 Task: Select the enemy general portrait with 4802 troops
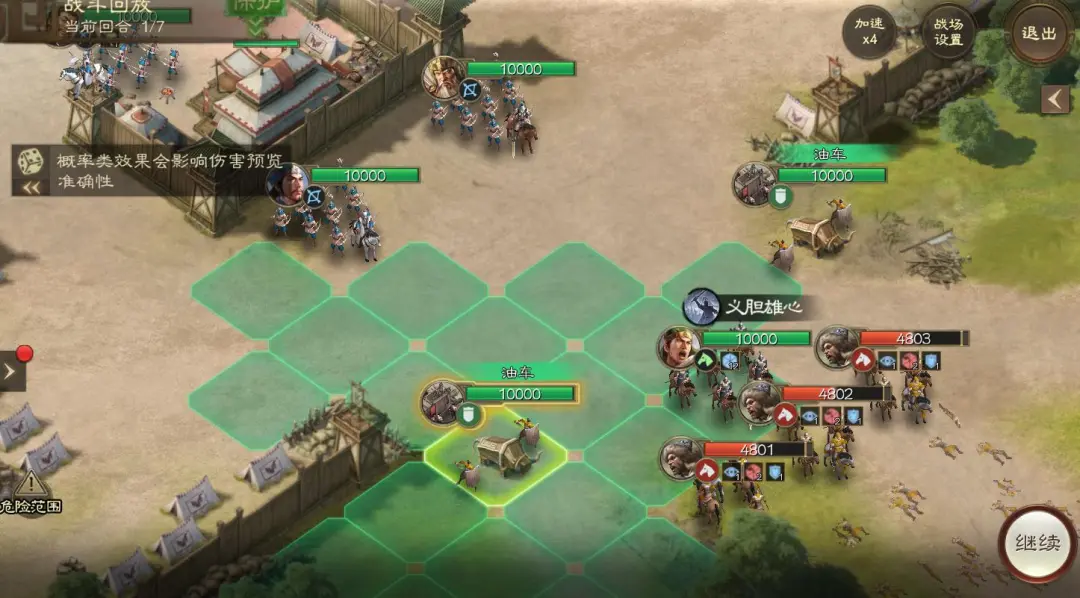[x=760, y=402]
